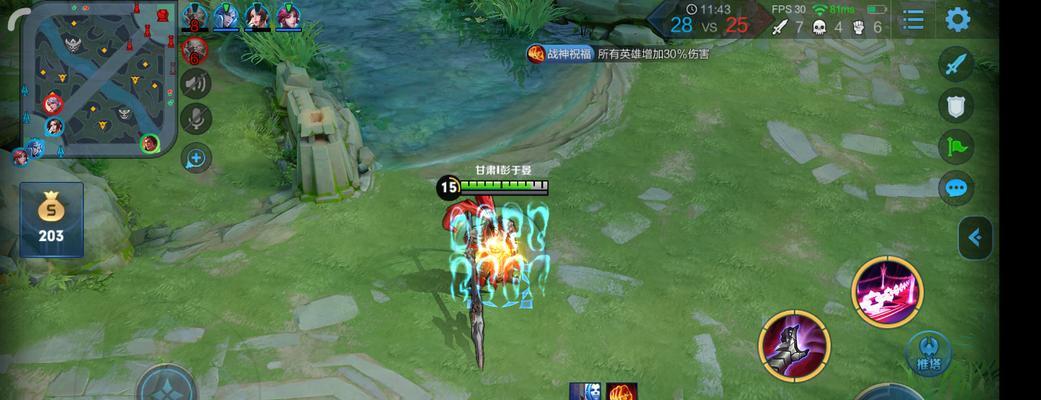Send the sword attack signal
The width and height of the screenshot is (1041, 400).
(957, 65)
